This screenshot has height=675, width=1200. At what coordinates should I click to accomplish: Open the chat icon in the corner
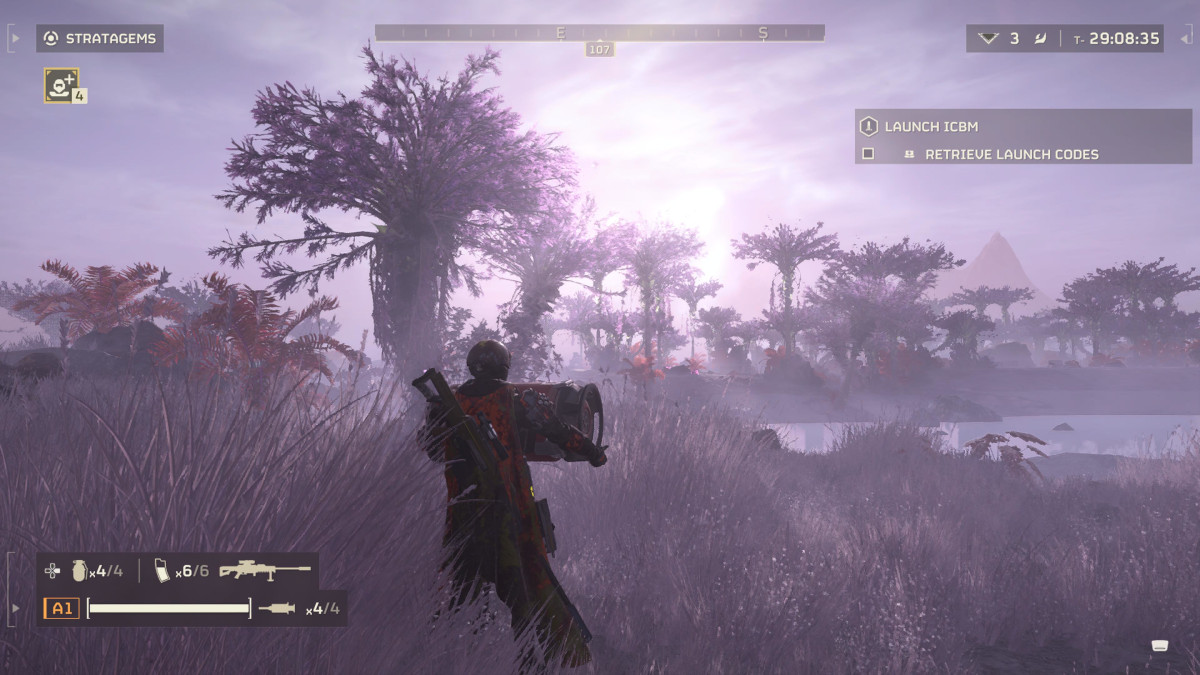pos(1160,645)
